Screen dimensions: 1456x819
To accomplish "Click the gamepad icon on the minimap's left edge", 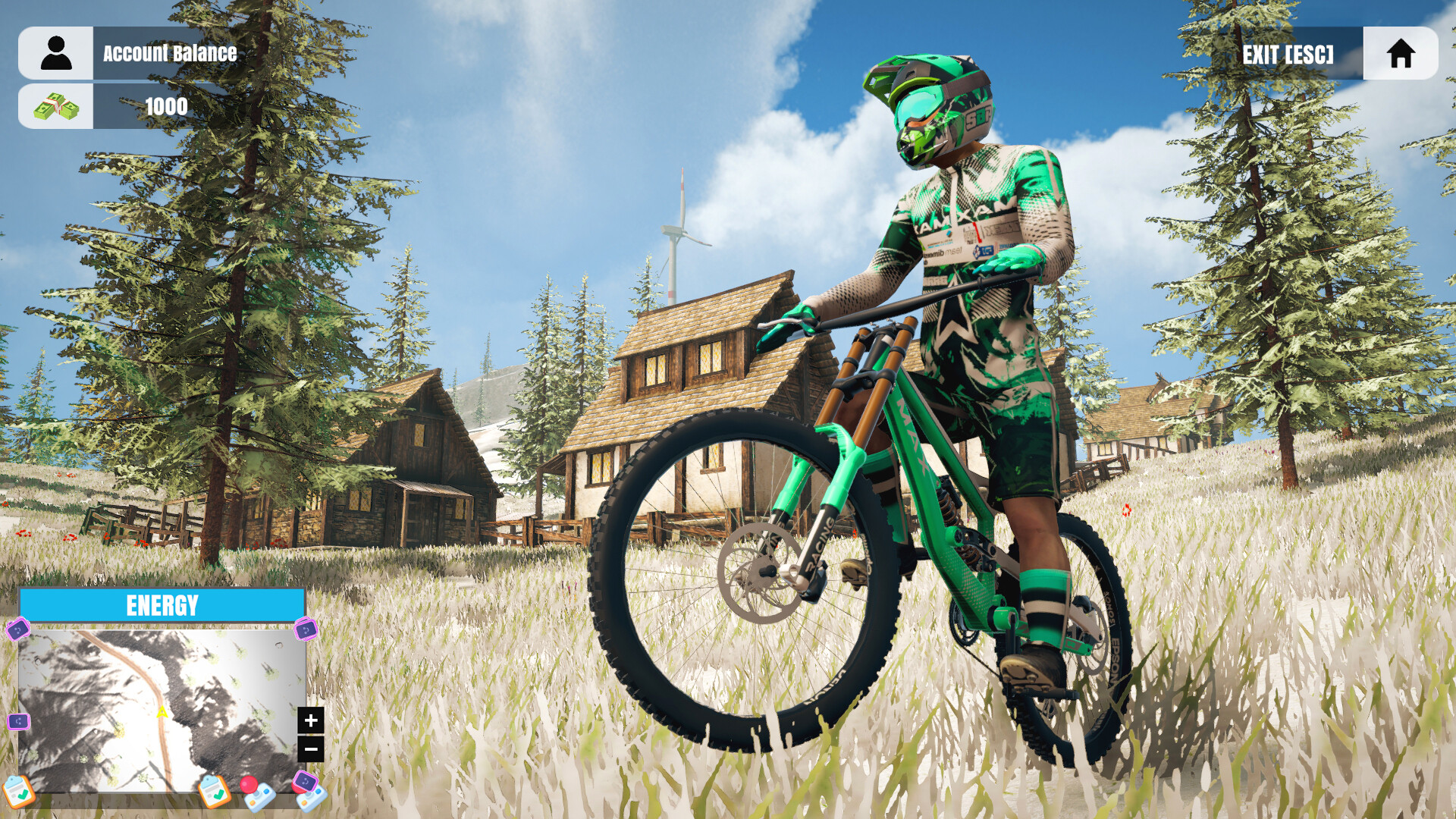I will point(18,722).
